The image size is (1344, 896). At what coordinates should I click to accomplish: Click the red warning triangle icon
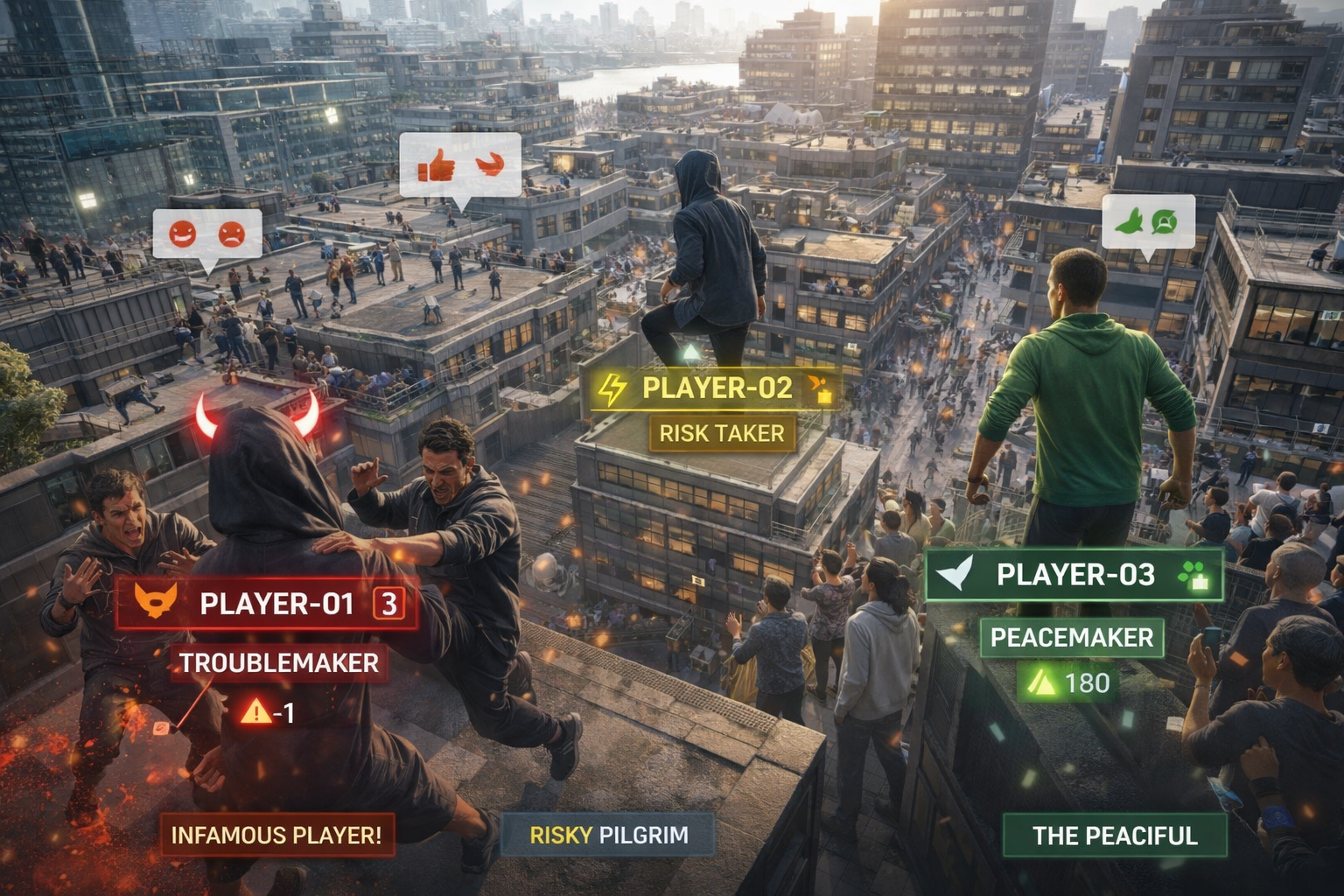click(256, 711)
